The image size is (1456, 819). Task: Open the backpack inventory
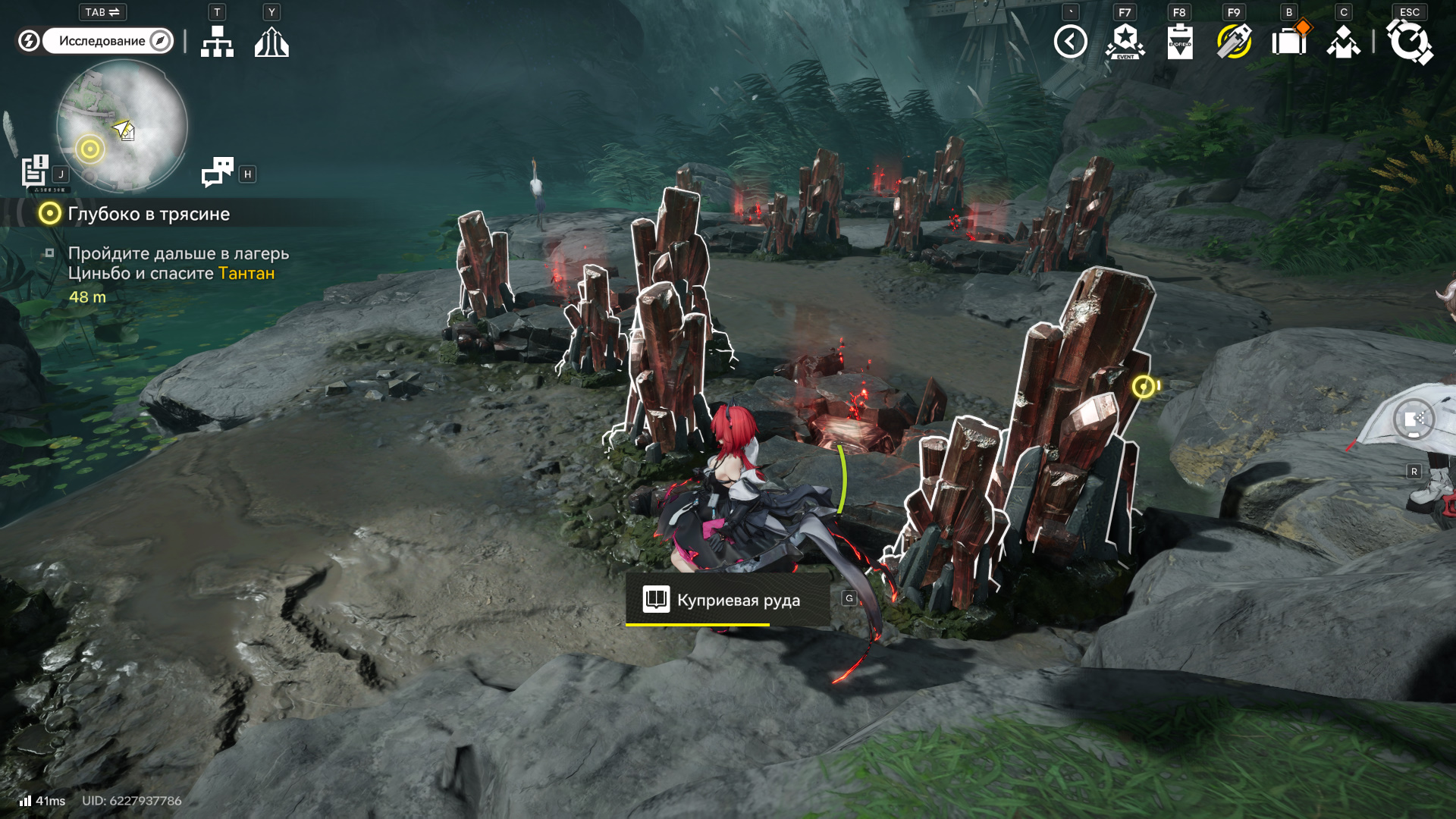[1289, 42]
